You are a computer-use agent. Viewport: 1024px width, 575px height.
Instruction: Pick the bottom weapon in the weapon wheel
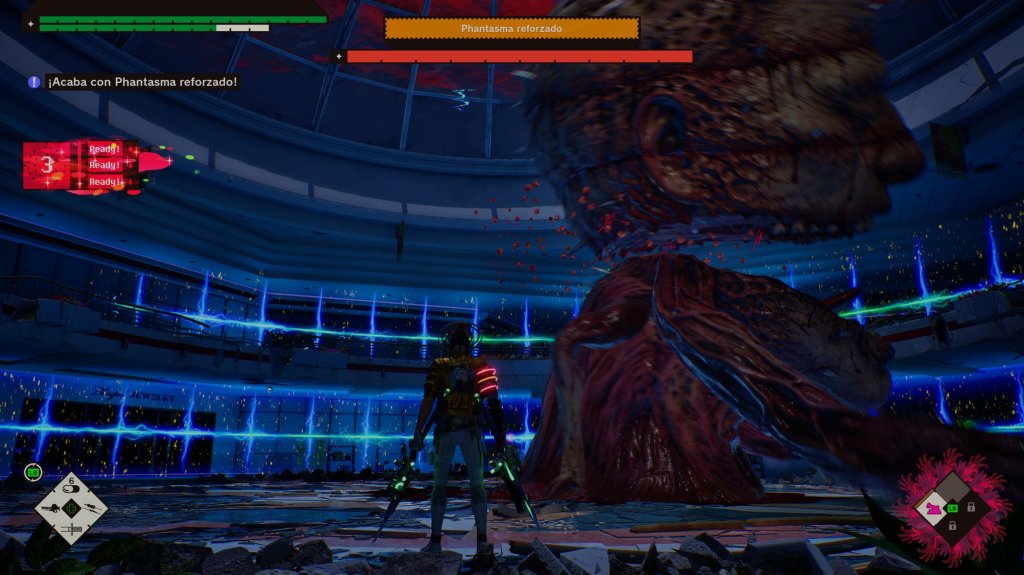tap(71, 527)
